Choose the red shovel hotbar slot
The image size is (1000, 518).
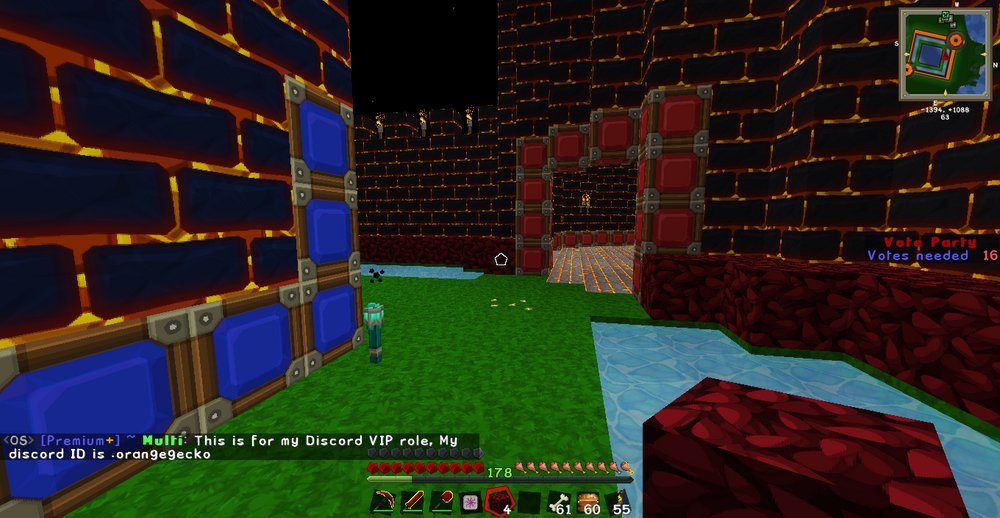441,502
